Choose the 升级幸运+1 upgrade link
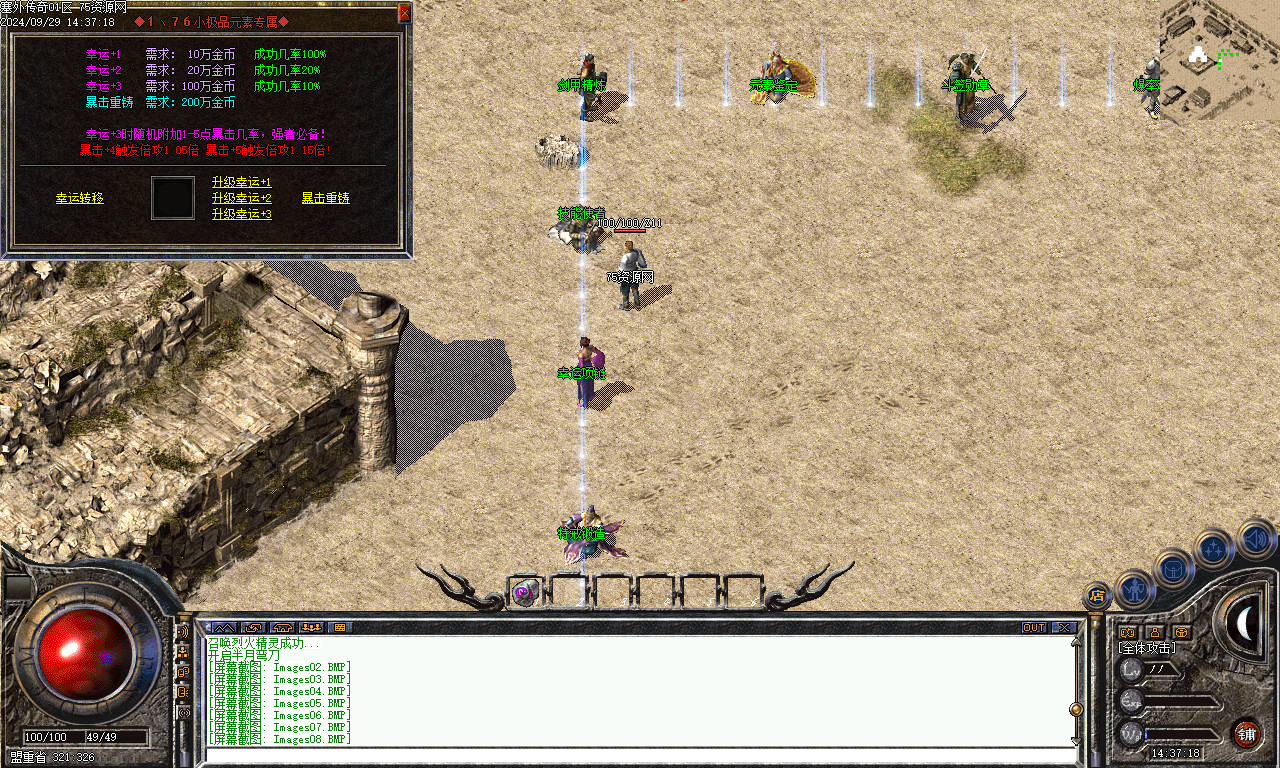Viewport: 1280px width, 768px height. tap(241, 182)
